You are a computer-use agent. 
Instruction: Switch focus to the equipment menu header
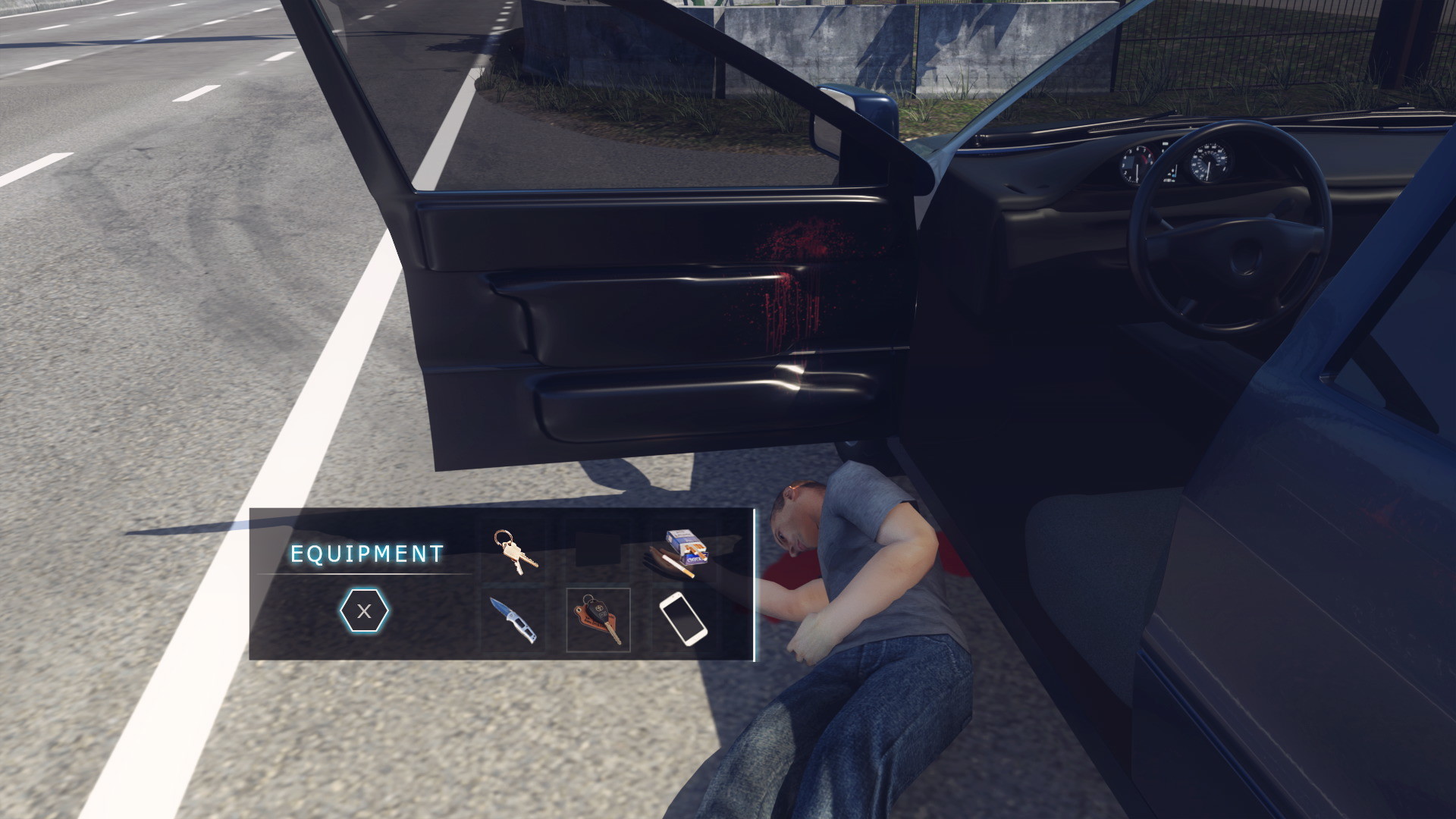click(367, 554)
